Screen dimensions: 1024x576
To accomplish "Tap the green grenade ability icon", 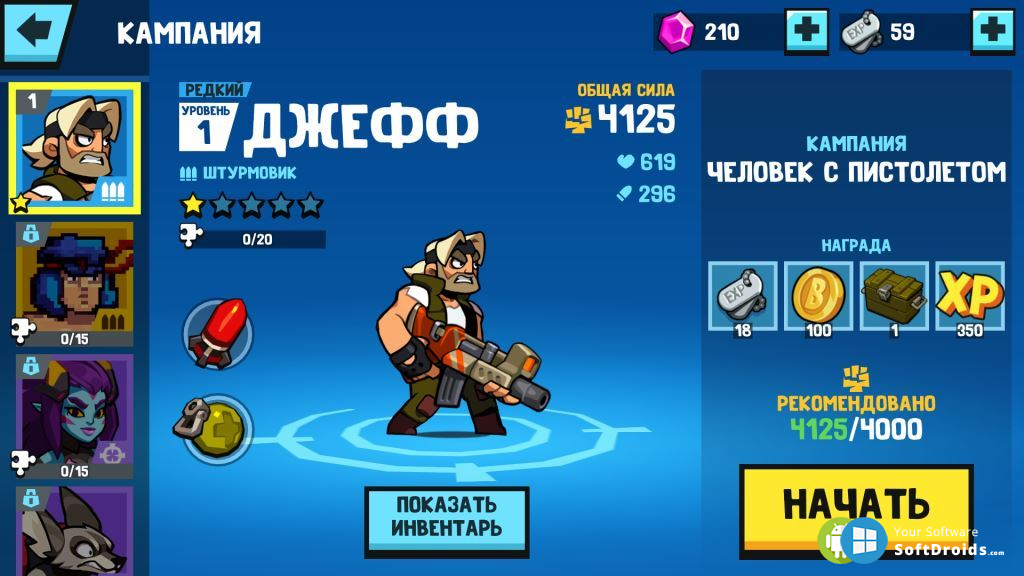I will (x=216, y=429).
